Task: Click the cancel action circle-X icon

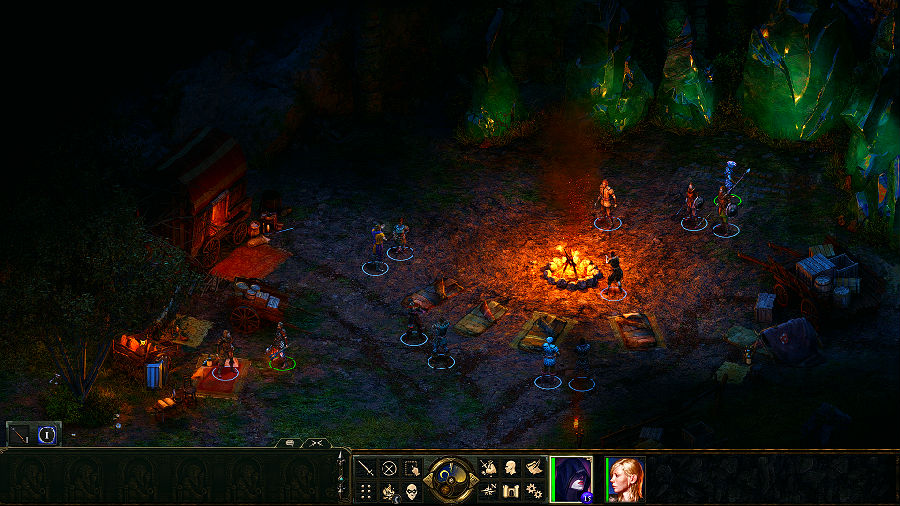Action: click(390, 467)
